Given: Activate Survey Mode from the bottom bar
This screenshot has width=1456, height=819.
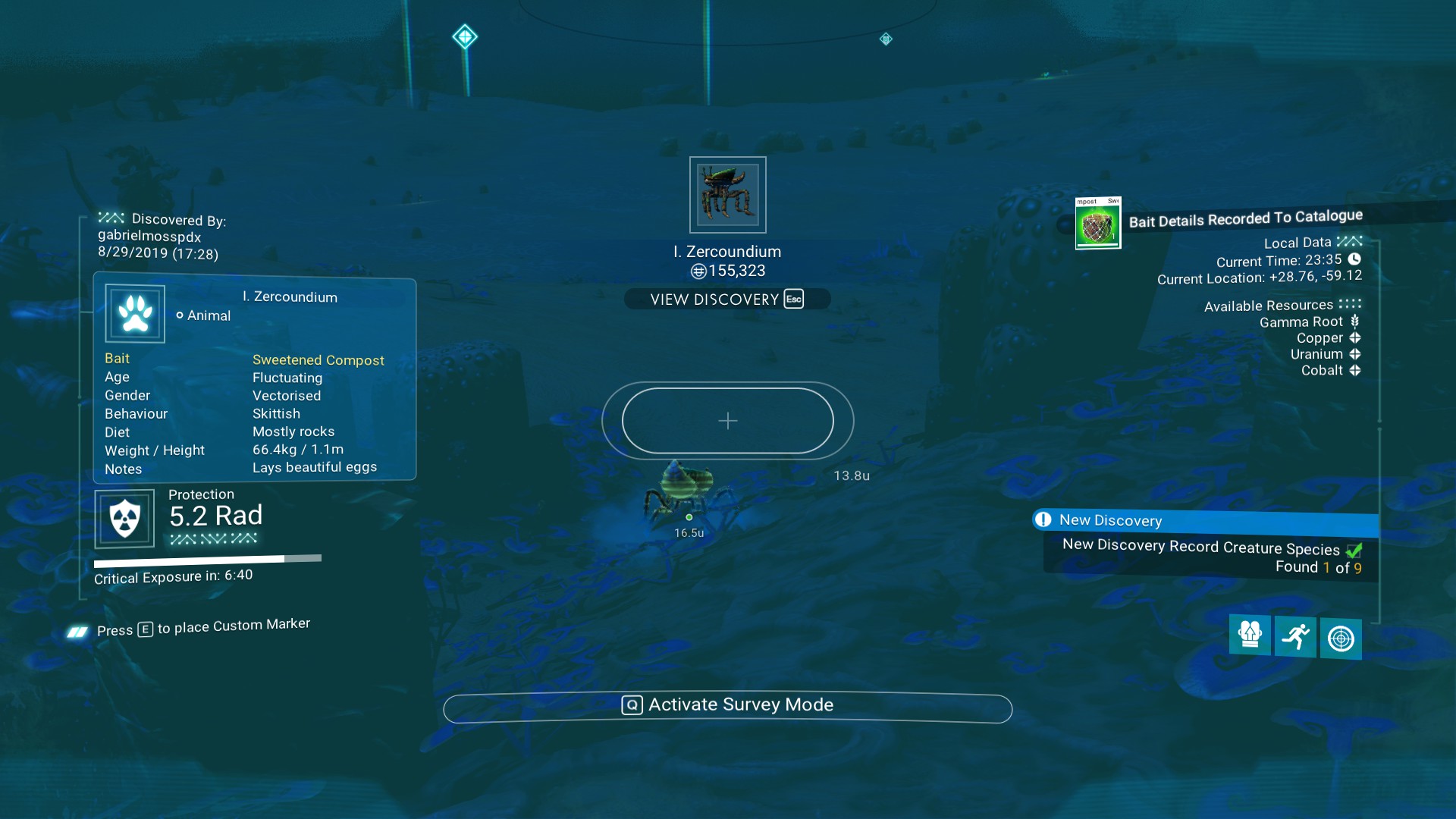Looking at the screenshot, I should click(727, 706).
